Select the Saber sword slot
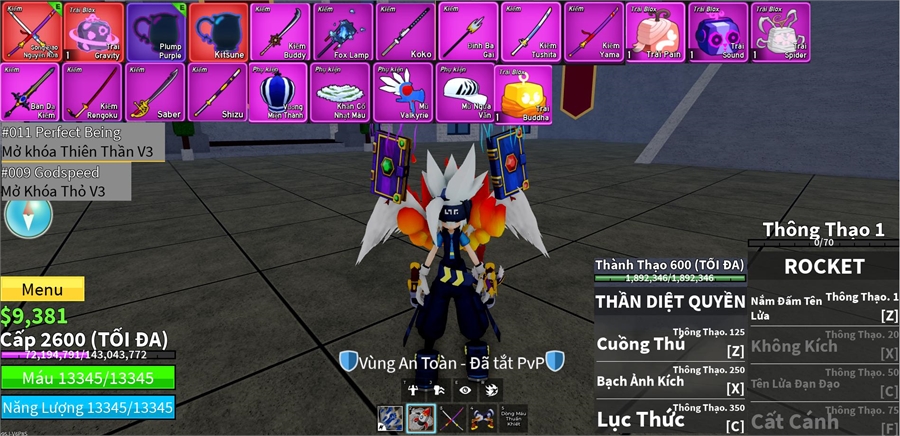Viewport: 900px width, 436px height. point(155,92)
